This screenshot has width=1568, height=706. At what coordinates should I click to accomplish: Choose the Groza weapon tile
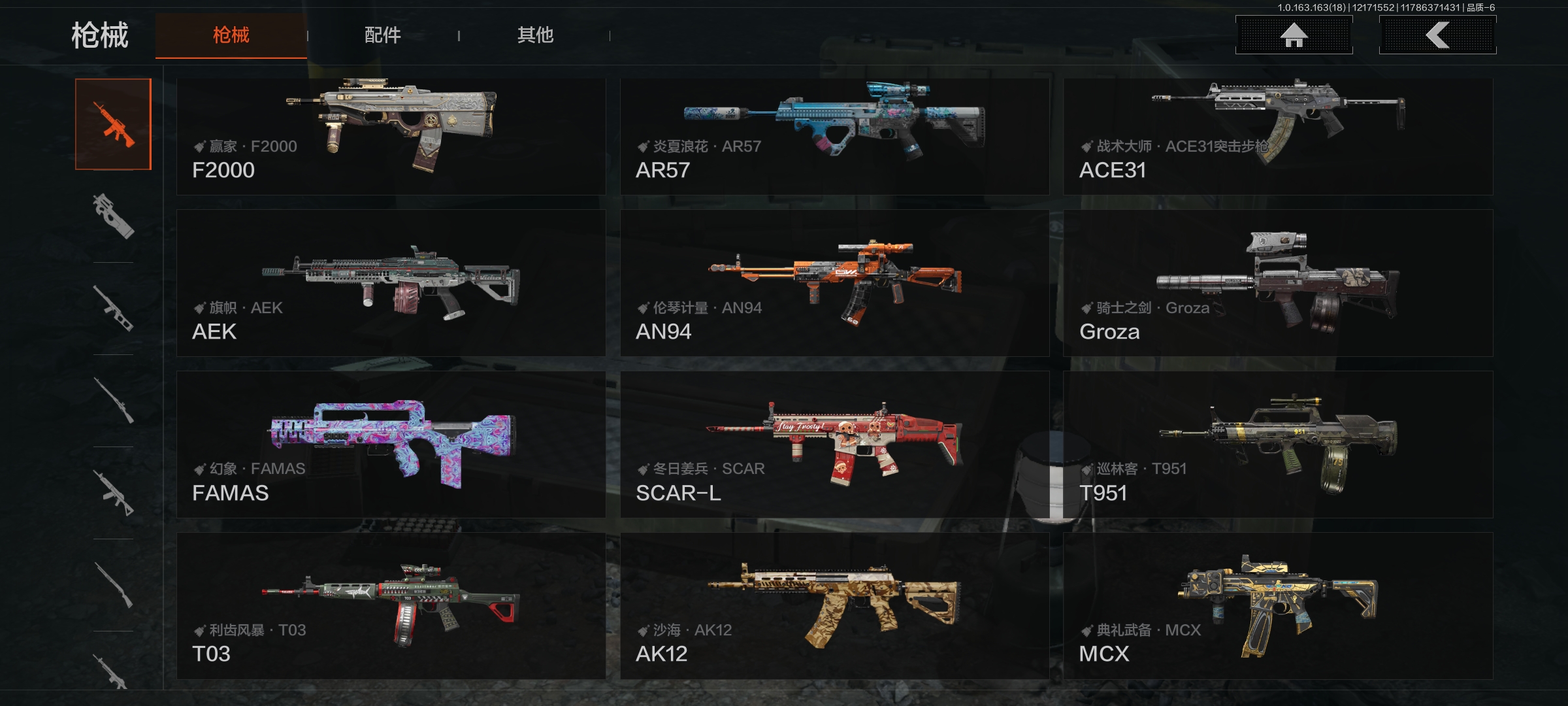click(x=1278, y=283)
